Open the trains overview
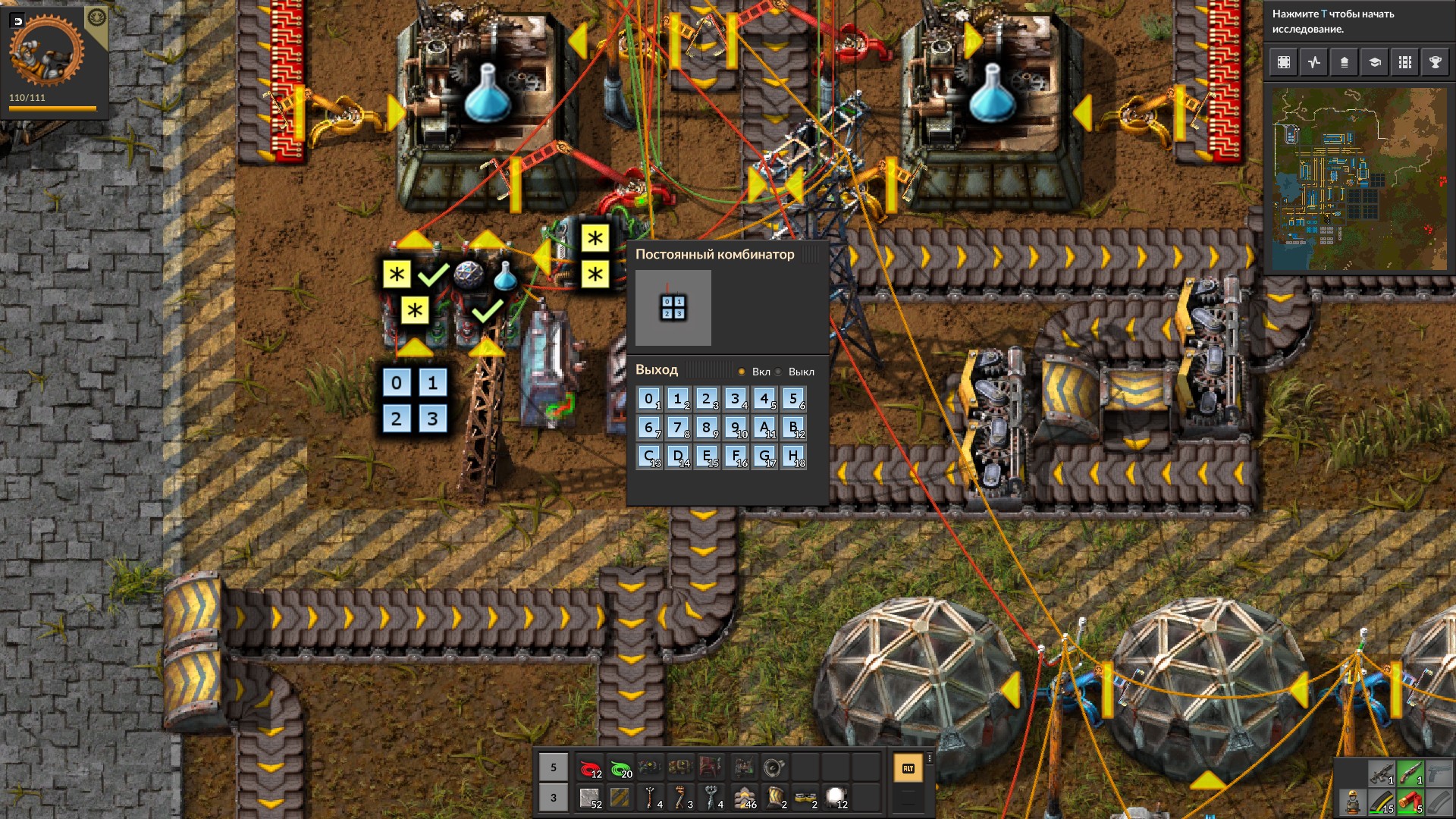The image size is (1456, 819). 1405,62
